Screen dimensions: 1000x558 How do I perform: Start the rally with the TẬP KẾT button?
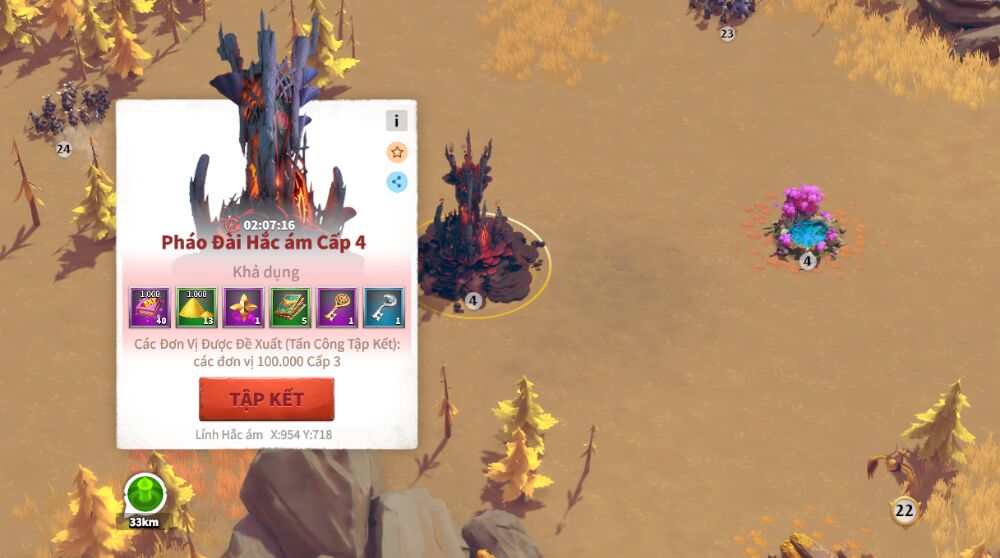[266, 399]
